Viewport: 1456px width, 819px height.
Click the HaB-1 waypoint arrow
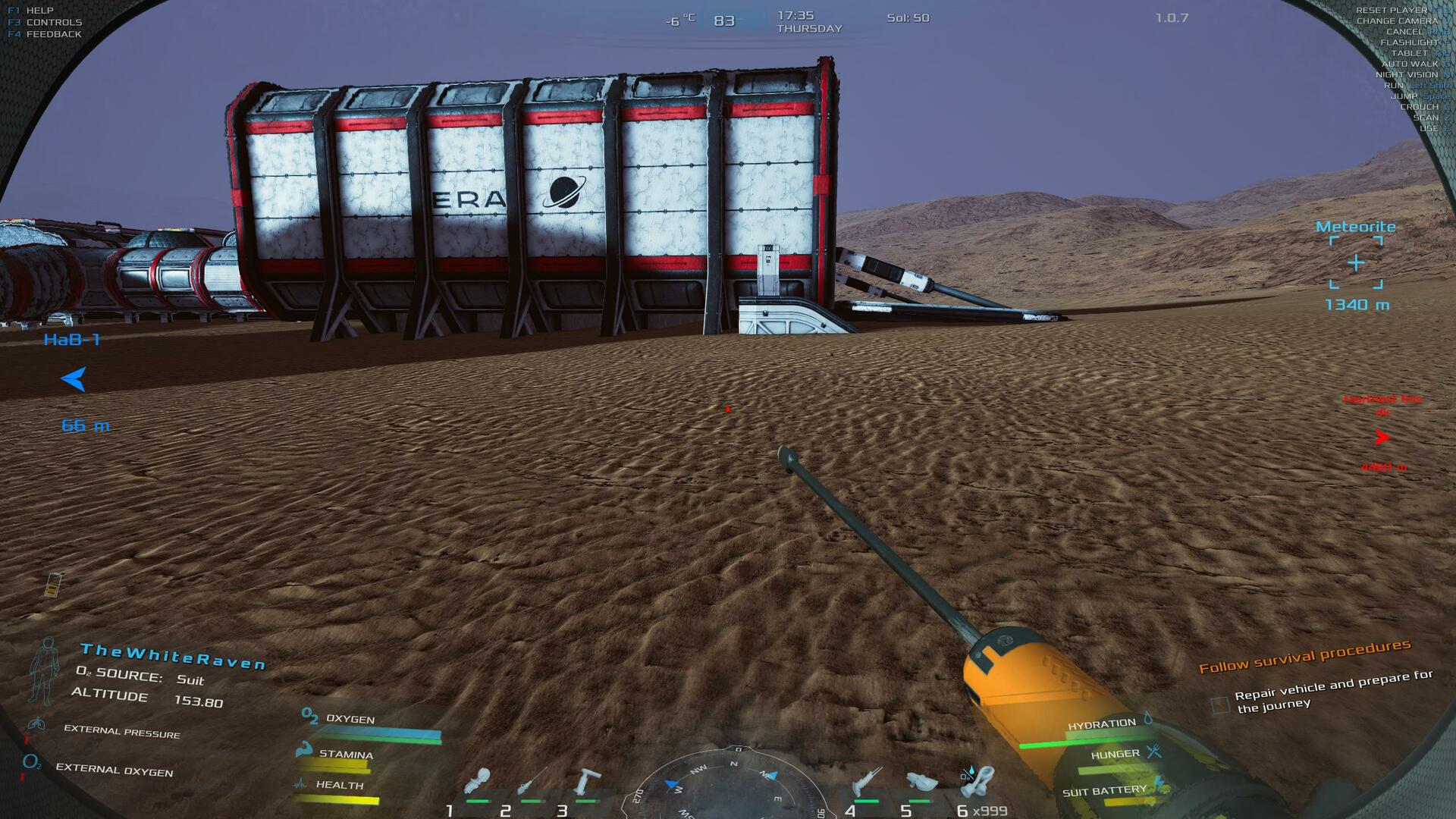(74, 378)
